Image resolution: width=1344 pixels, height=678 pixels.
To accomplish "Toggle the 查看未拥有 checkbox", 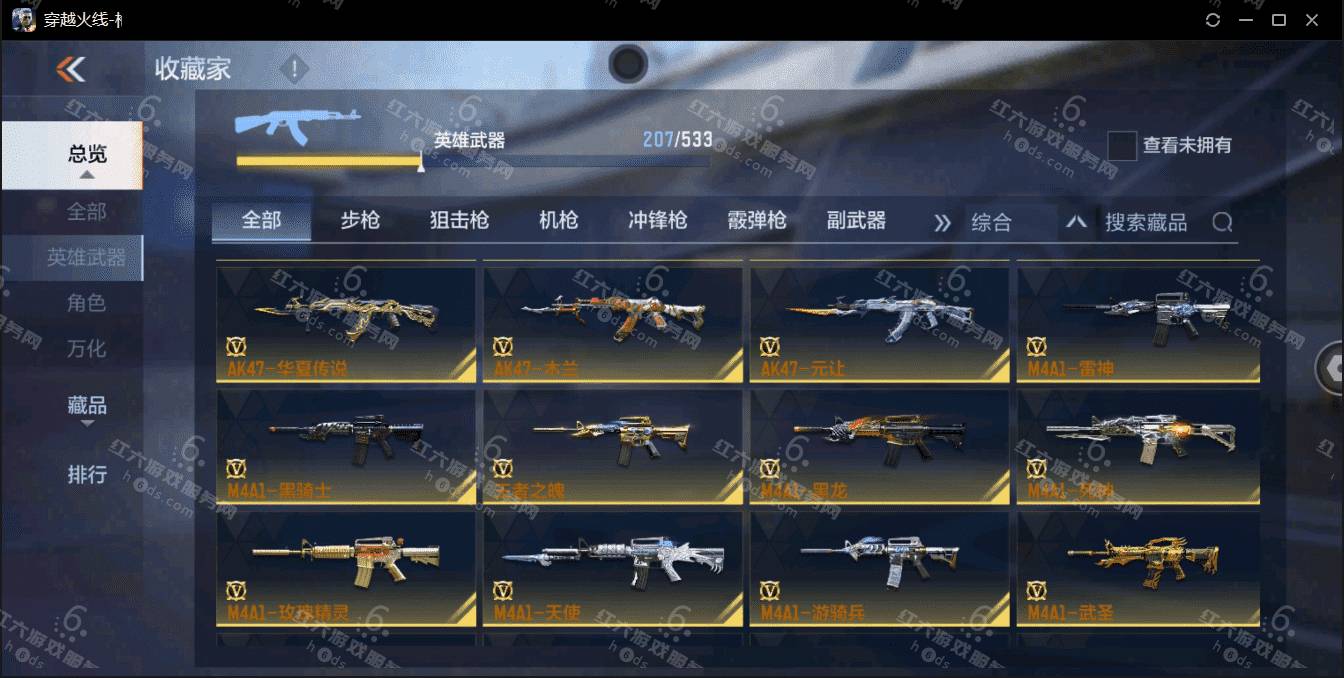I will (1122, 146).
